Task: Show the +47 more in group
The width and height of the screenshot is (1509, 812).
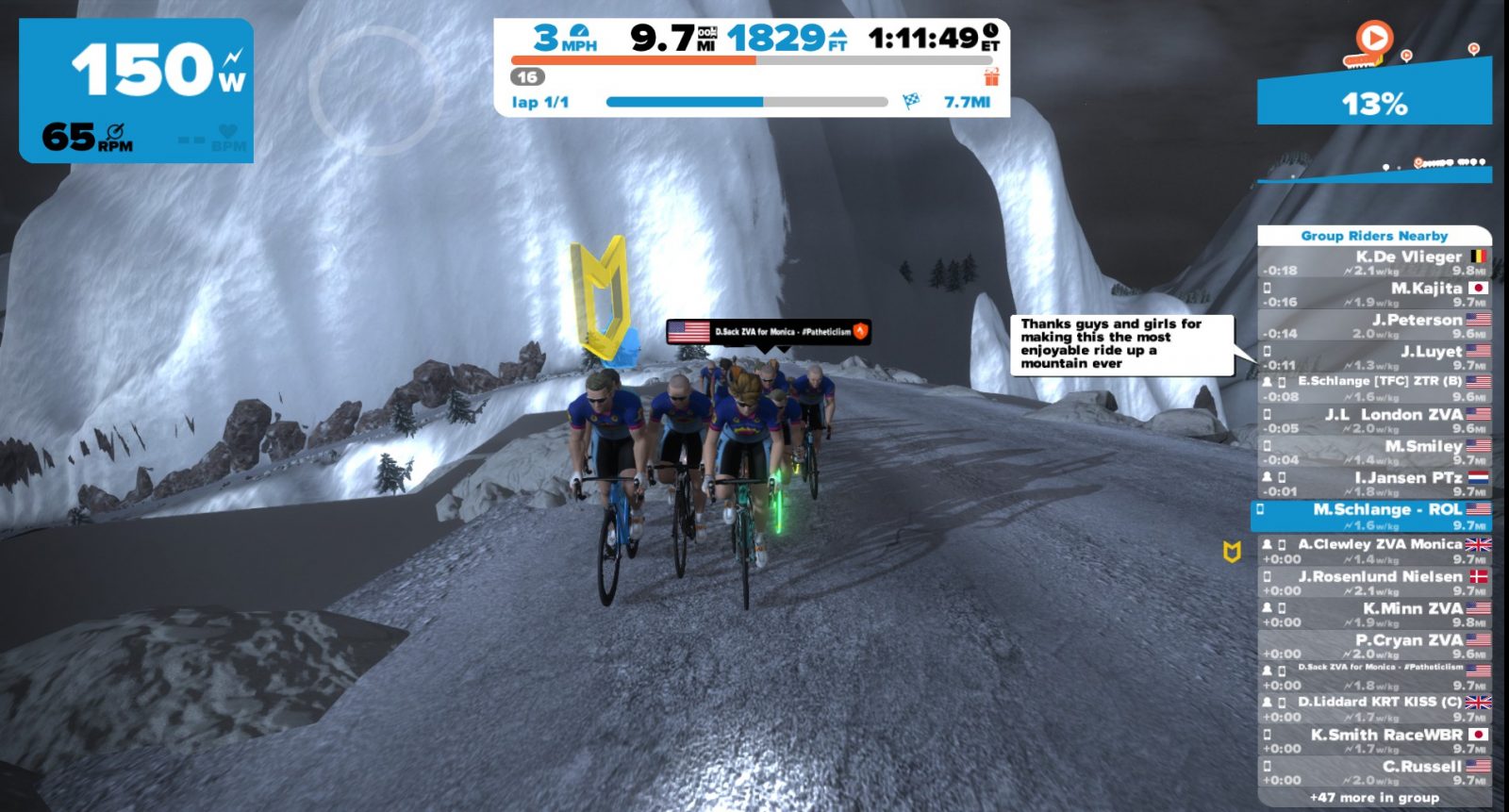Action: (x=1375, y=798)
